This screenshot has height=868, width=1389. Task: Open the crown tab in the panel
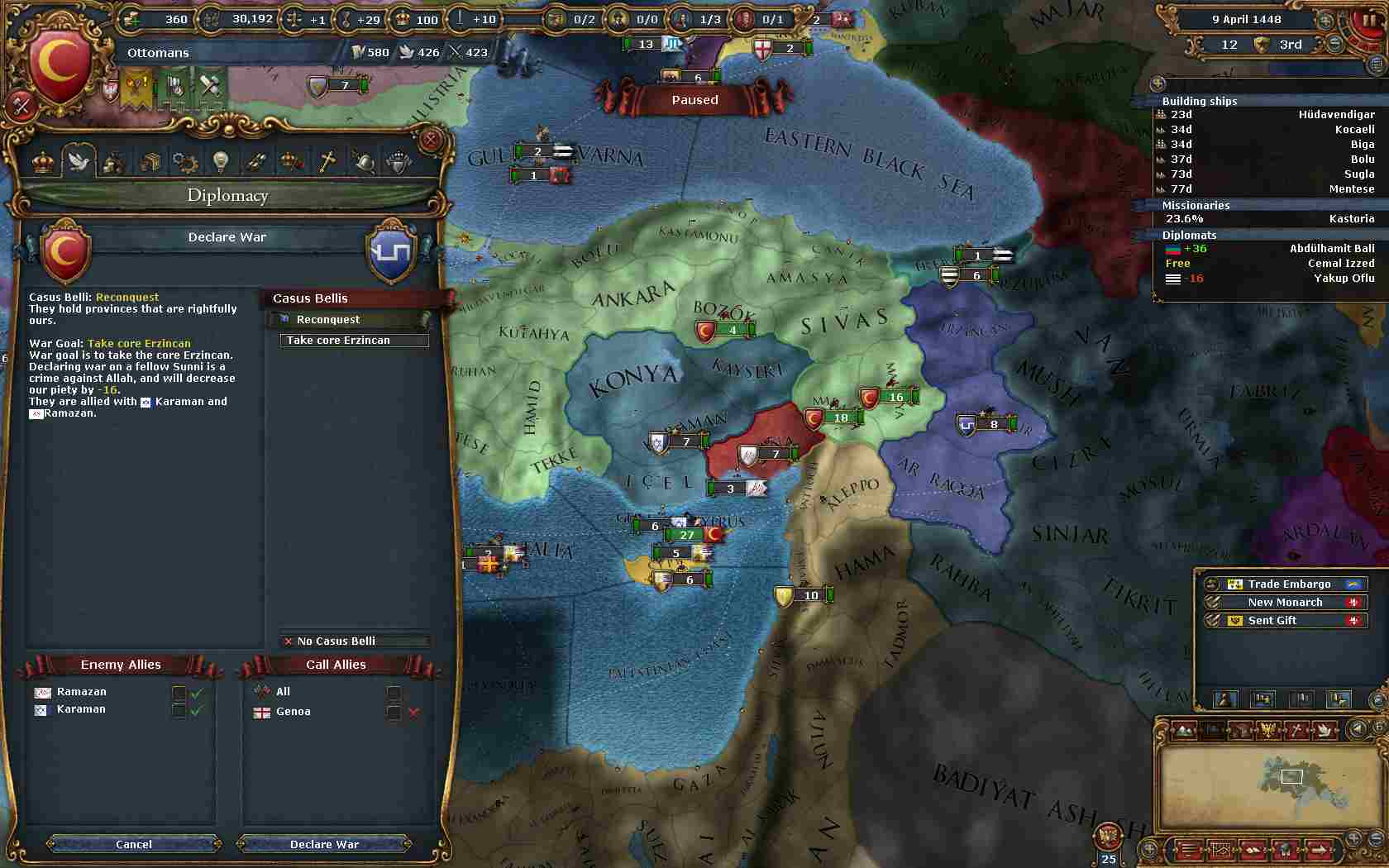click(x=43, y=161)
